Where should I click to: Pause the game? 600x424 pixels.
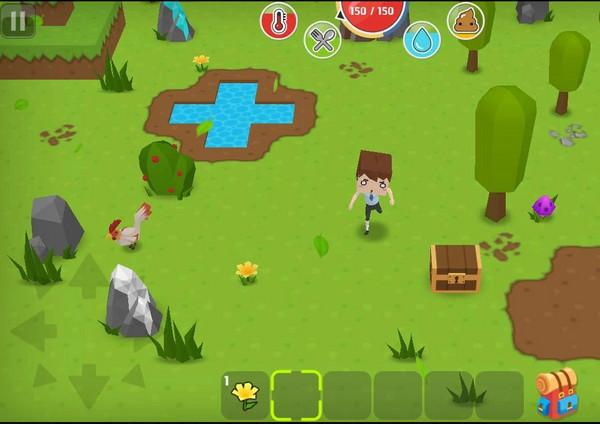(17, 20)
